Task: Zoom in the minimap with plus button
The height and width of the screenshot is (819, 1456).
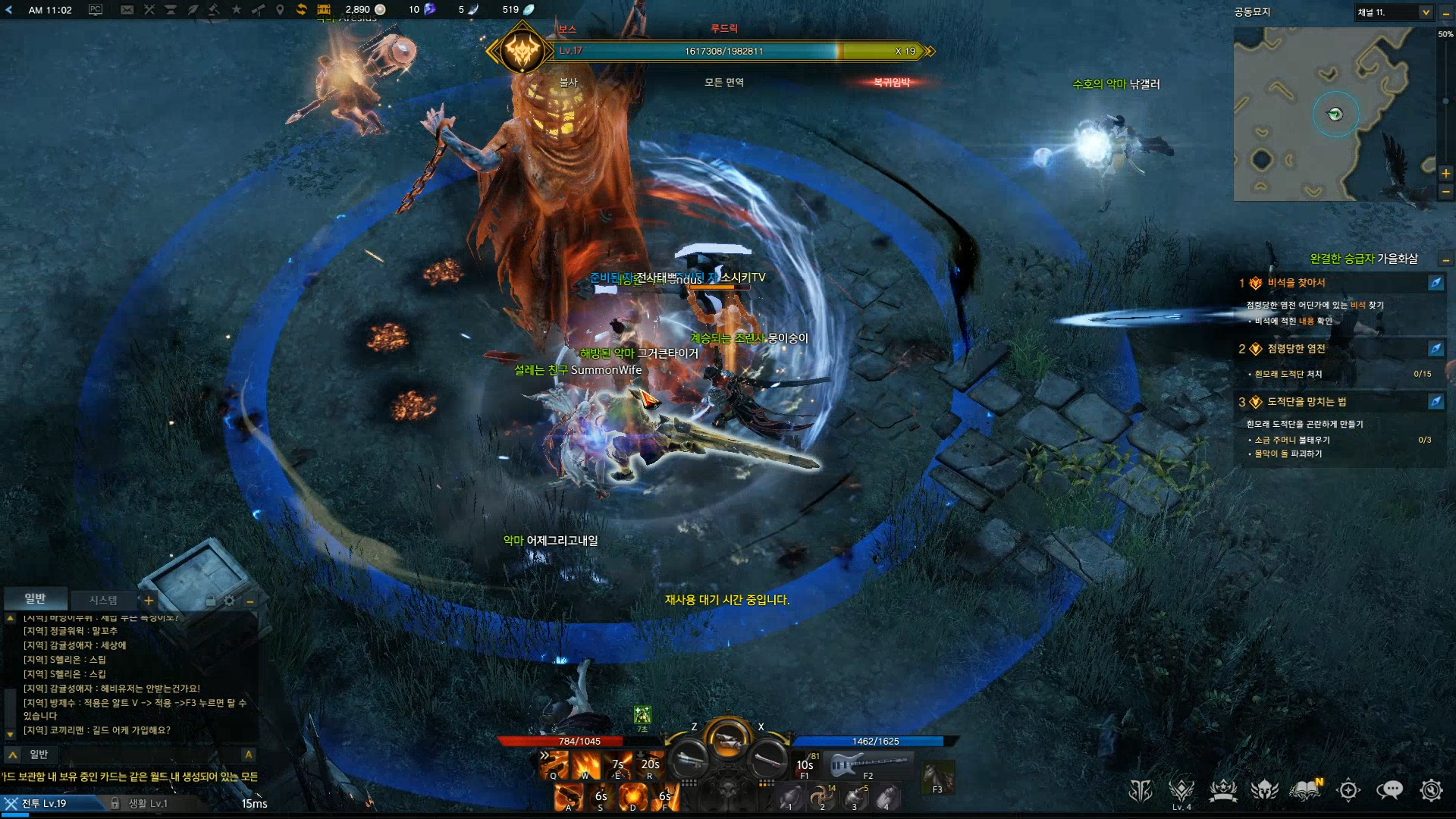Action: [1445, 174]
